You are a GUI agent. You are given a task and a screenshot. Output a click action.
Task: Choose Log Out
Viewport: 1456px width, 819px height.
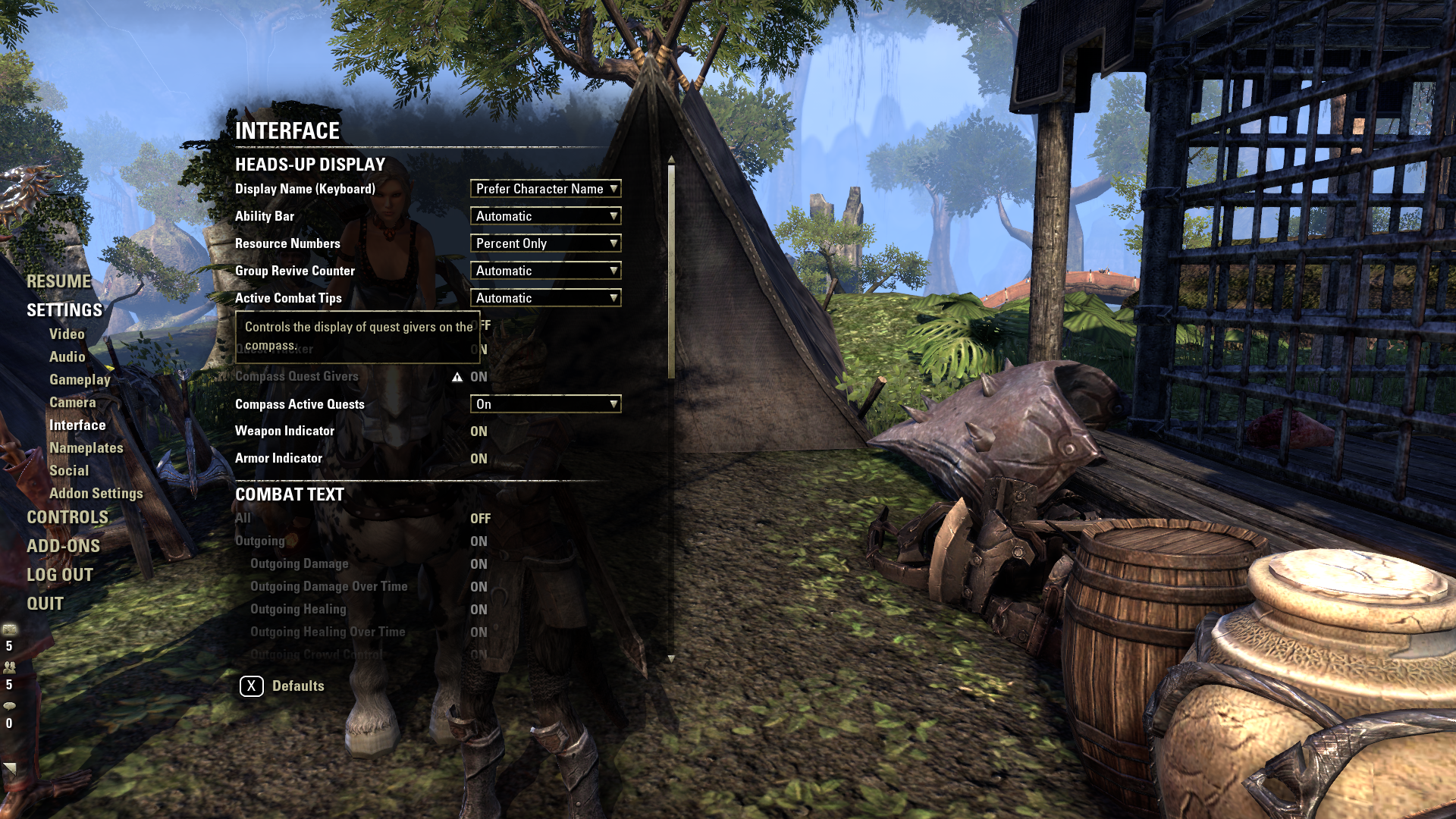point(60,575)
